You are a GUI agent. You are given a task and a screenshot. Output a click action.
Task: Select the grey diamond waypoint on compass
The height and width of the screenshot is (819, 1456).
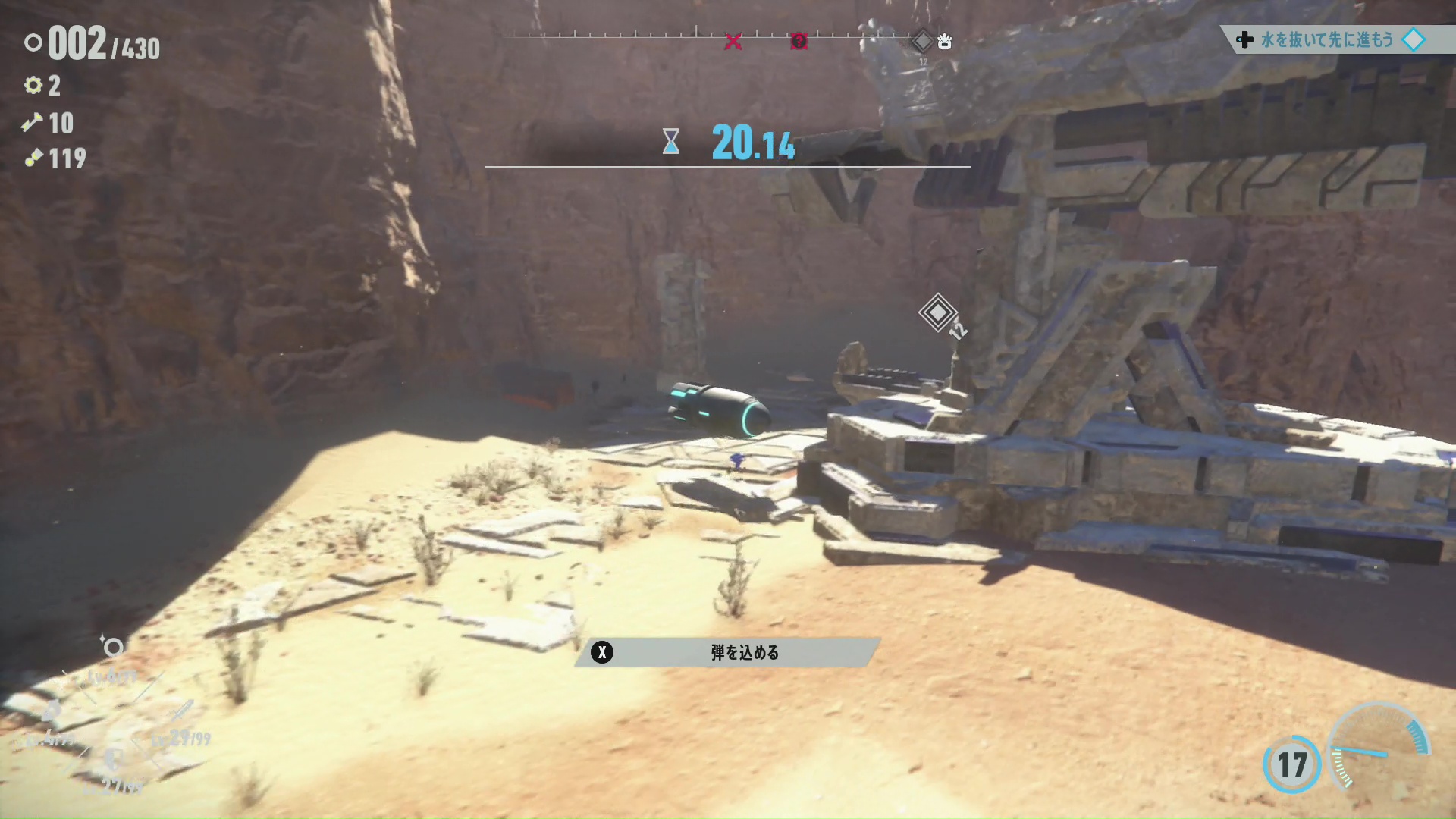(x=922, y=40)
